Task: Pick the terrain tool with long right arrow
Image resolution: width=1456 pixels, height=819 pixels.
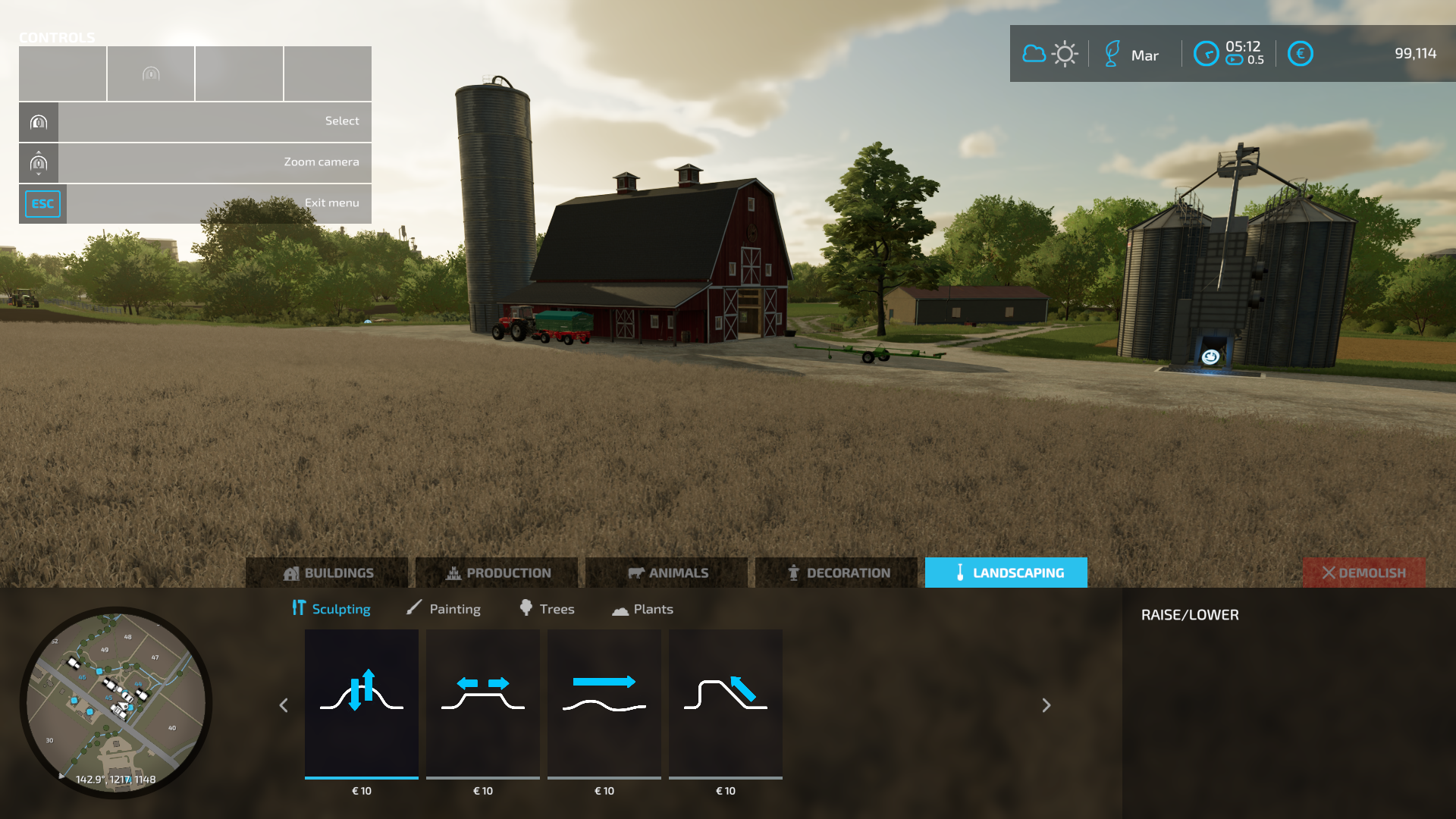Action: coord(604,703)
